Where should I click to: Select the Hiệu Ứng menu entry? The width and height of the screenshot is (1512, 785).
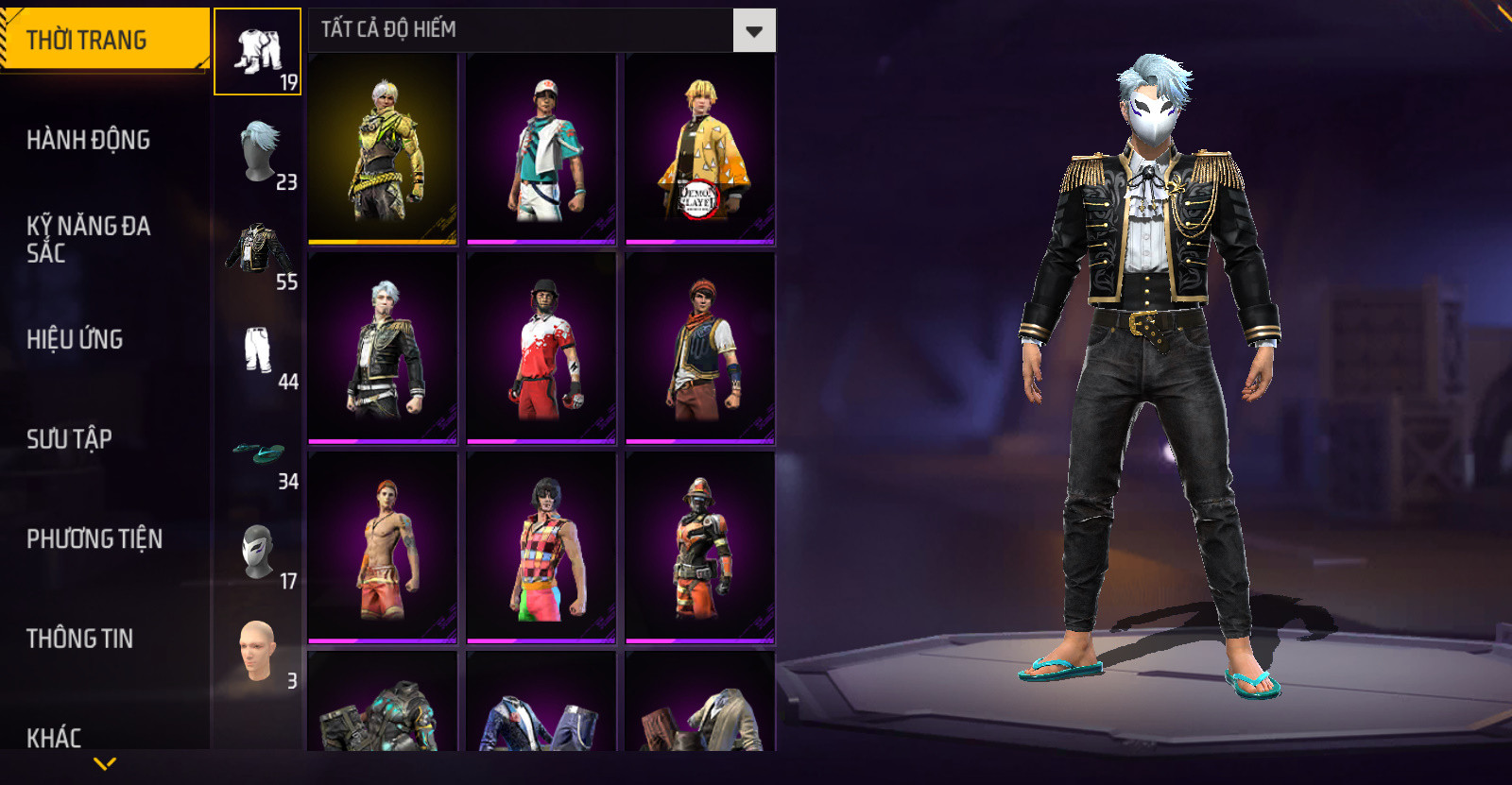pos(76,339)
